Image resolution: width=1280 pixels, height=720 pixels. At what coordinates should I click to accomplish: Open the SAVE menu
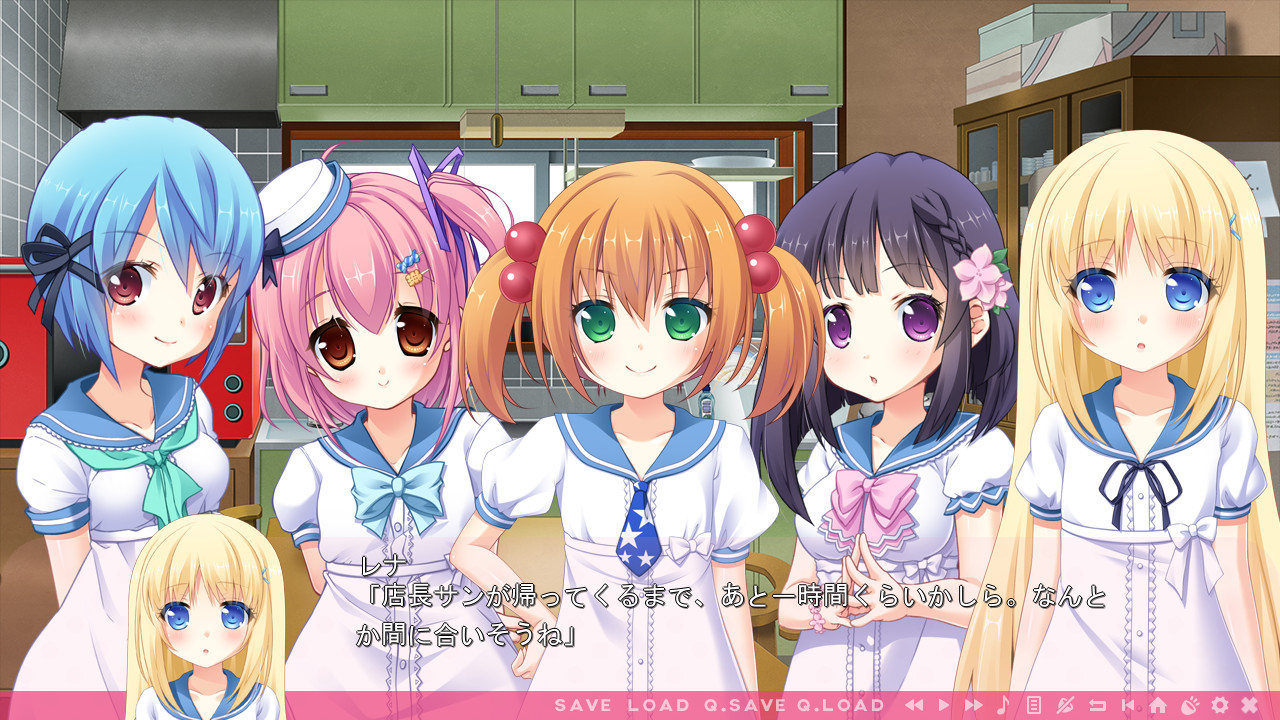[x=582, y=705]
